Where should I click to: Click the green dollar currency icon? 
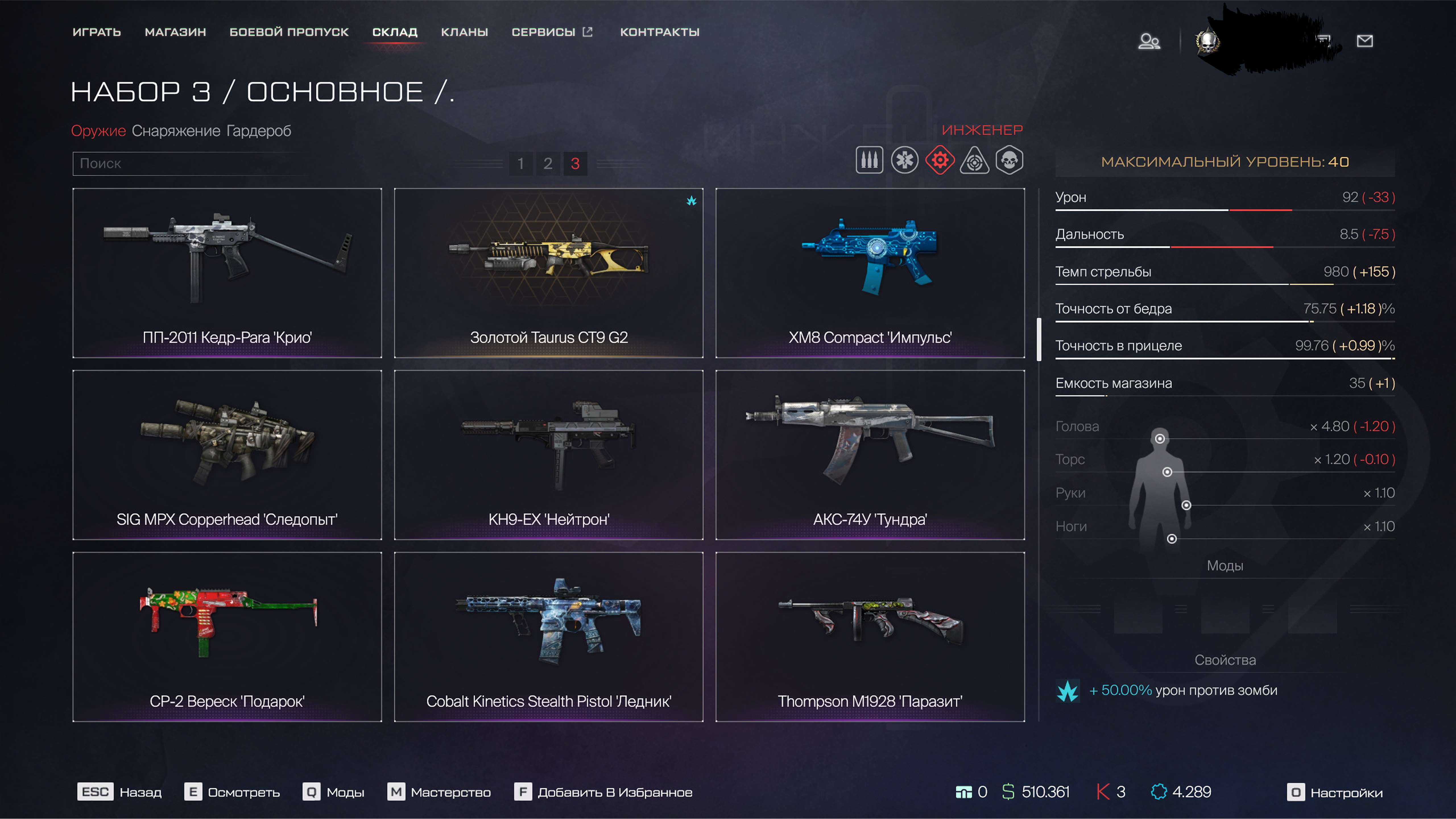1008,793
